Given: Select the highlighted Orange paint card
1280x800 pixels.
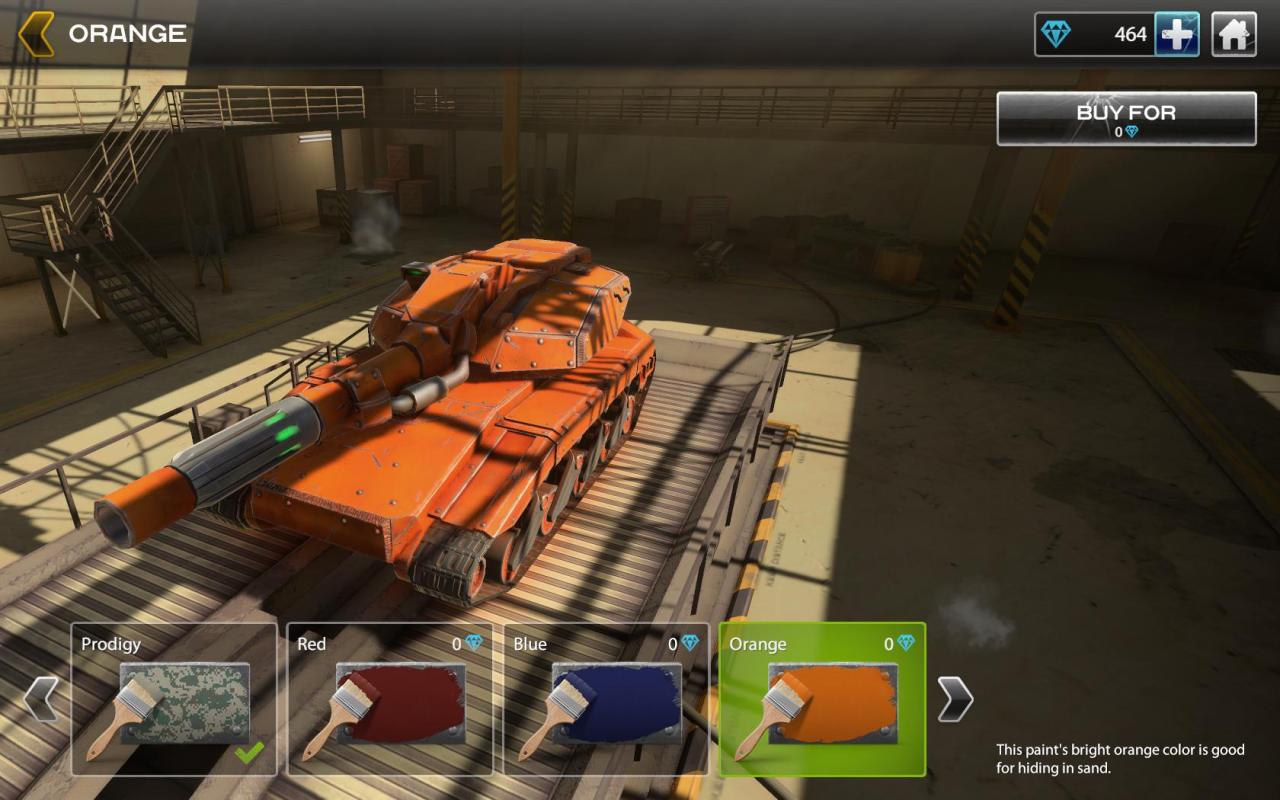Looking at the screenshot, I should [x=822, y=699].
